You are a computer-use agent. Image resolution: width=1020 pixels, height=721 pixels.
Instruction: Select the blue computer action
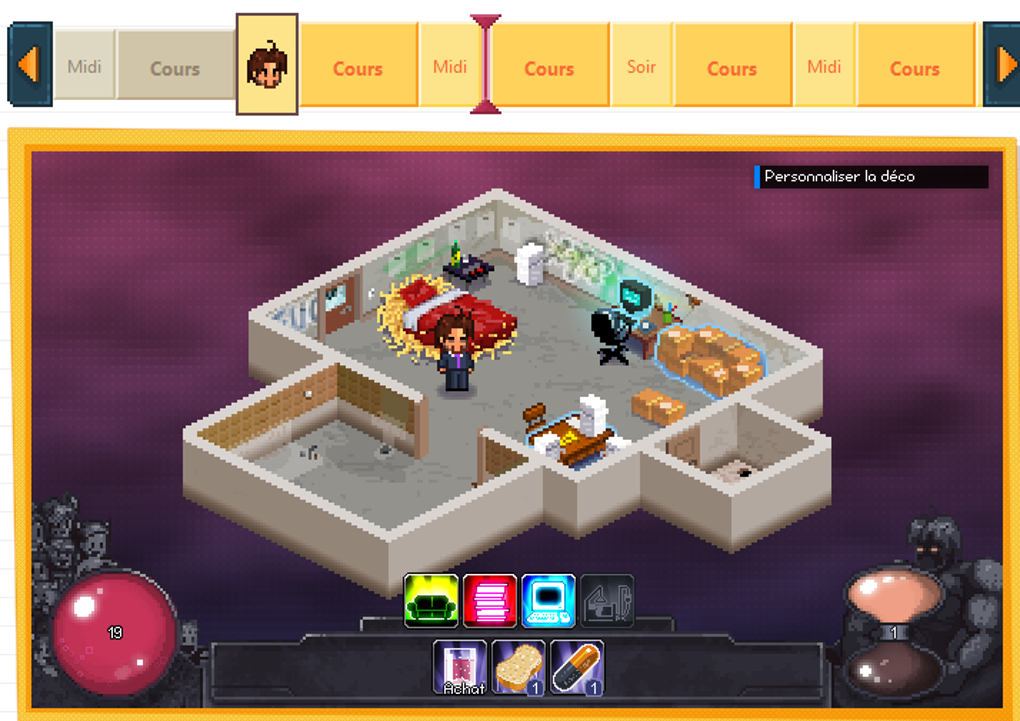(548, 600)
